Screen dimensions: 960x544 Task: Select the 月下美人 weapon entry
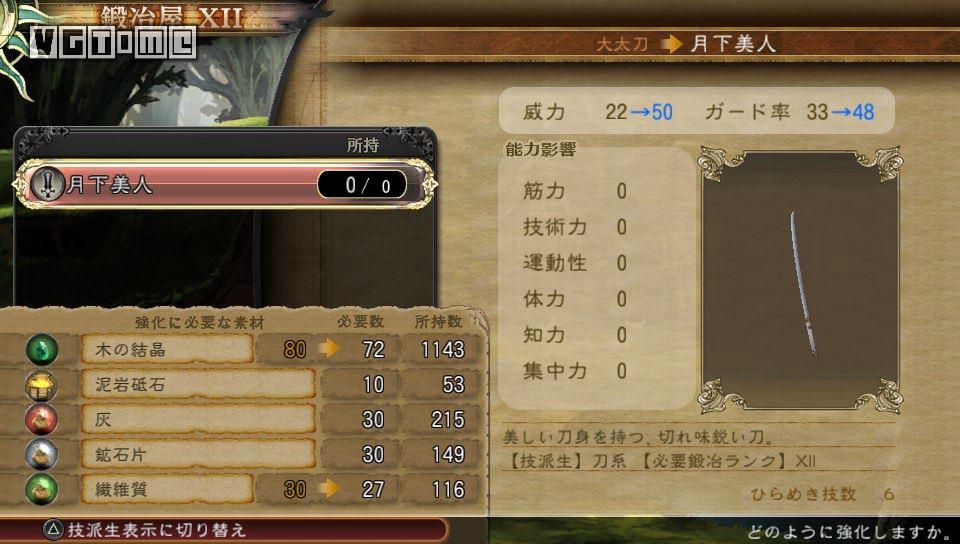[x=225, y=184]
